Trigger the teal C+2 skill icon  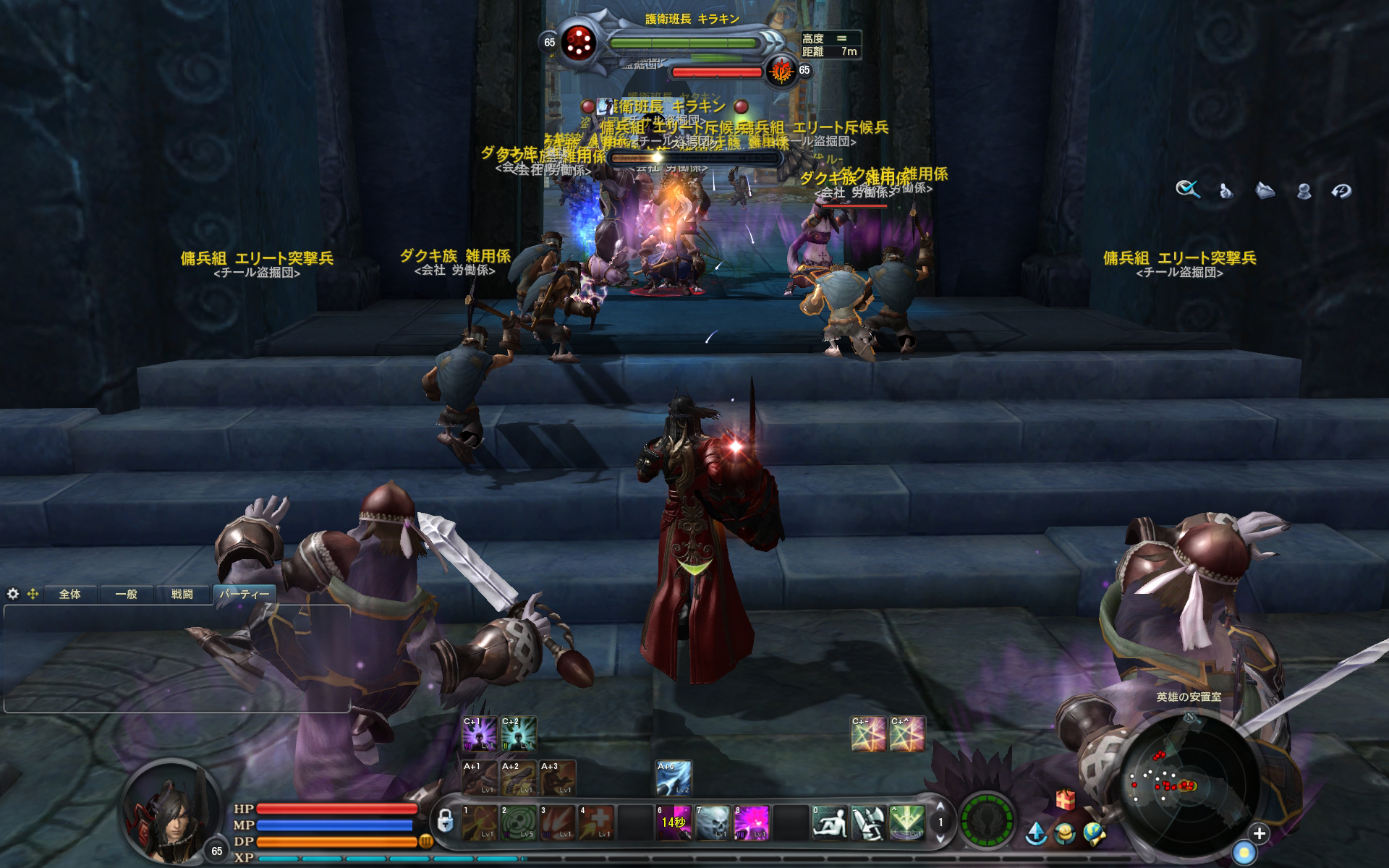pos(519,733)
